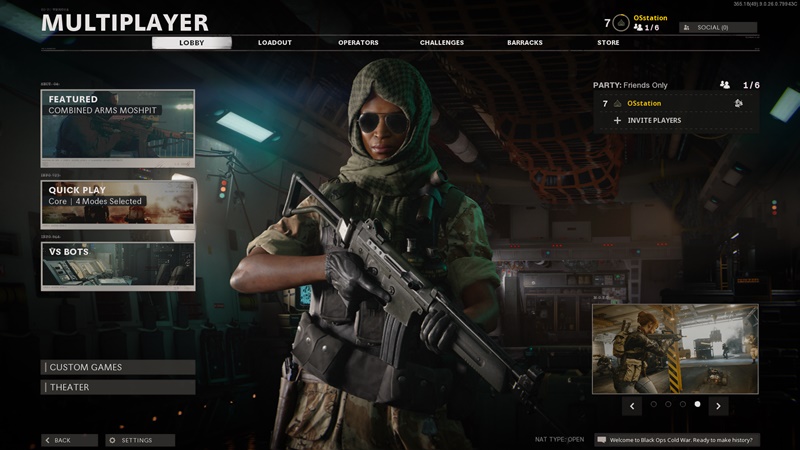Open the Store tab
The image size is (800, 450).
click(608, 43)
